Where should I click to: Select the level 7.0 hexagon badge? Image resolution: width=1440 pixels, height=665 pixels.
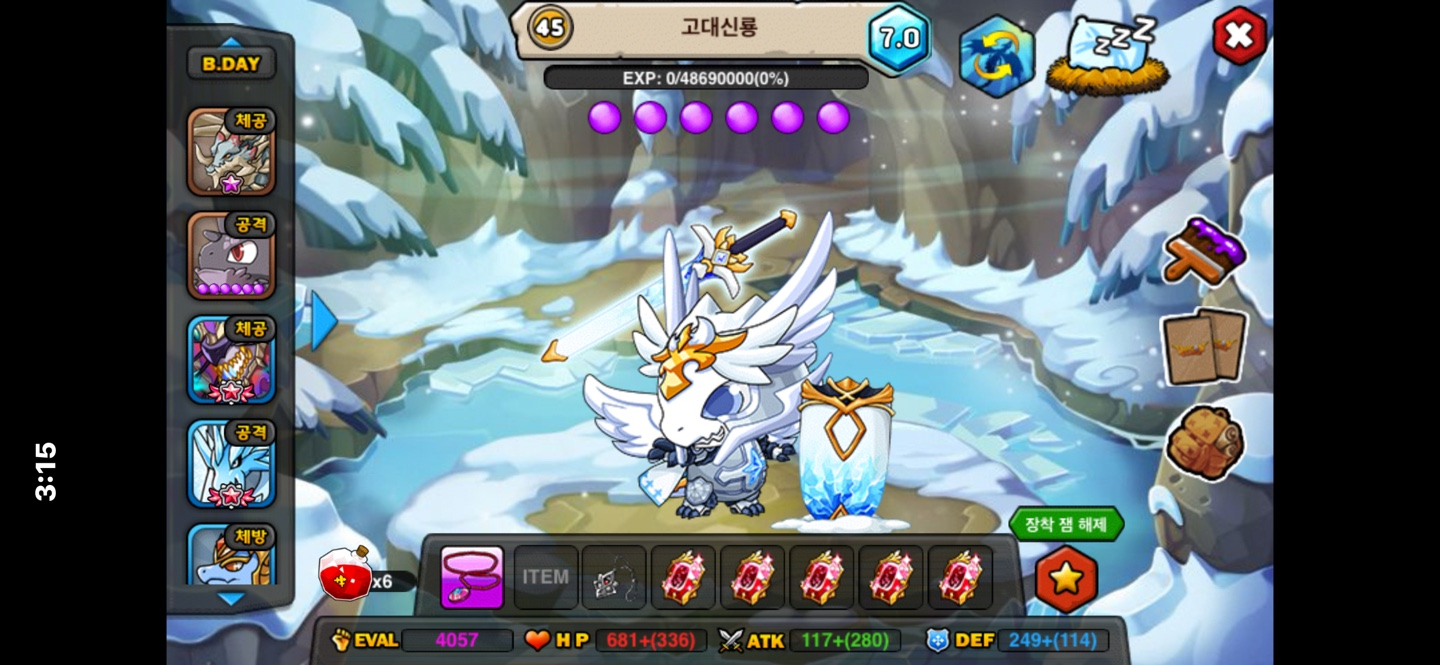coord(898,39)
